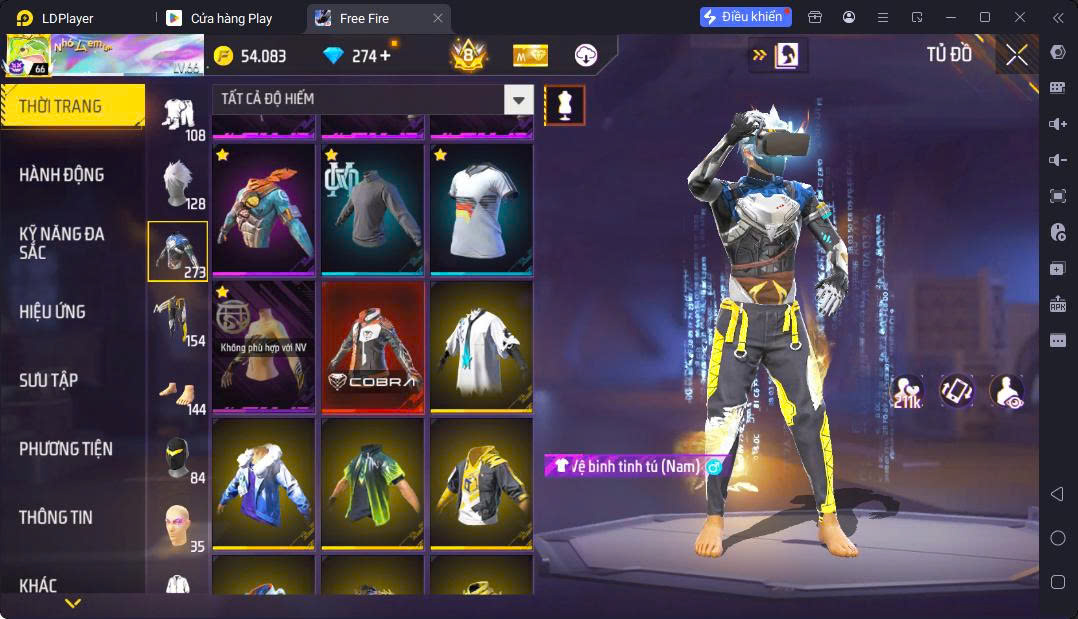Open the THÔNG TIN tab
The width and height of the screenshot is (1078, 619).
click(x=56, y=518)
